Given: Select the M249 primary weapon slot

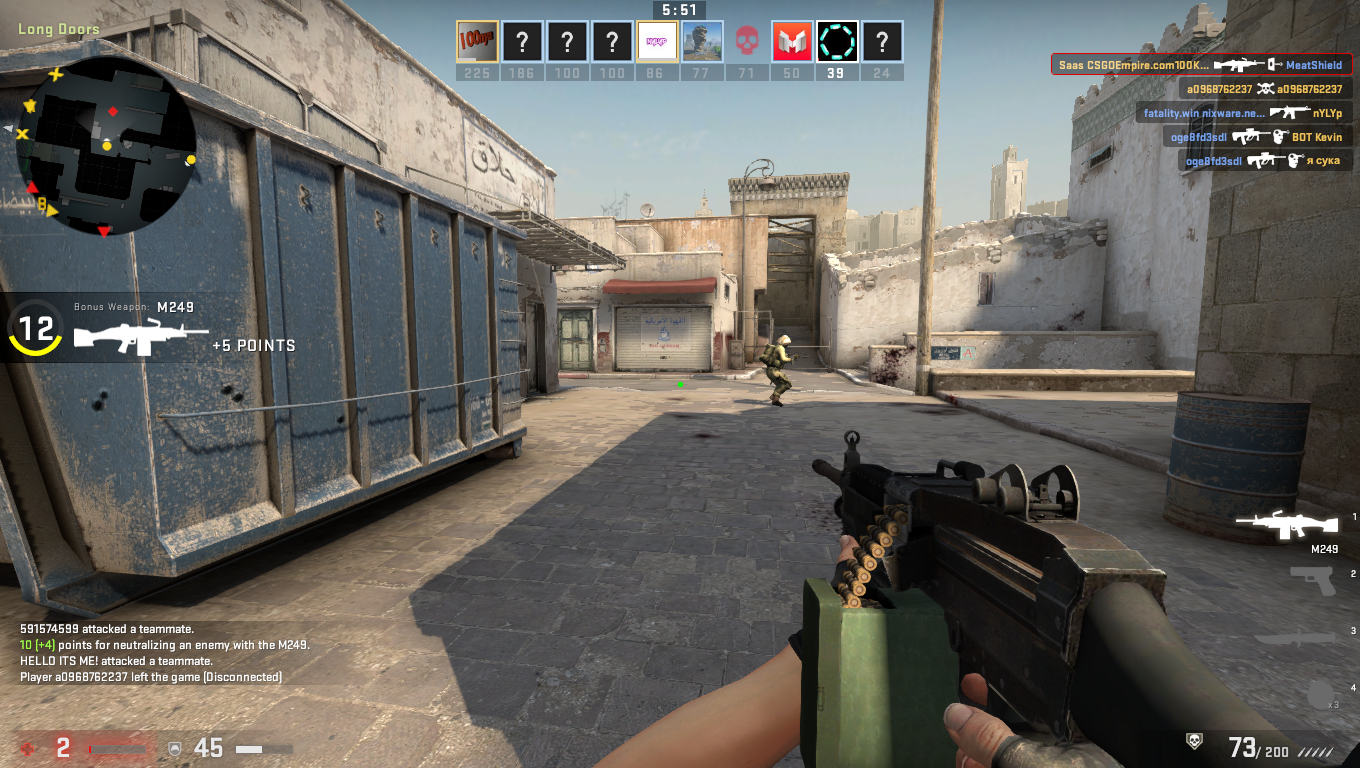Looking at the screenshot, I should [1286, 525].
